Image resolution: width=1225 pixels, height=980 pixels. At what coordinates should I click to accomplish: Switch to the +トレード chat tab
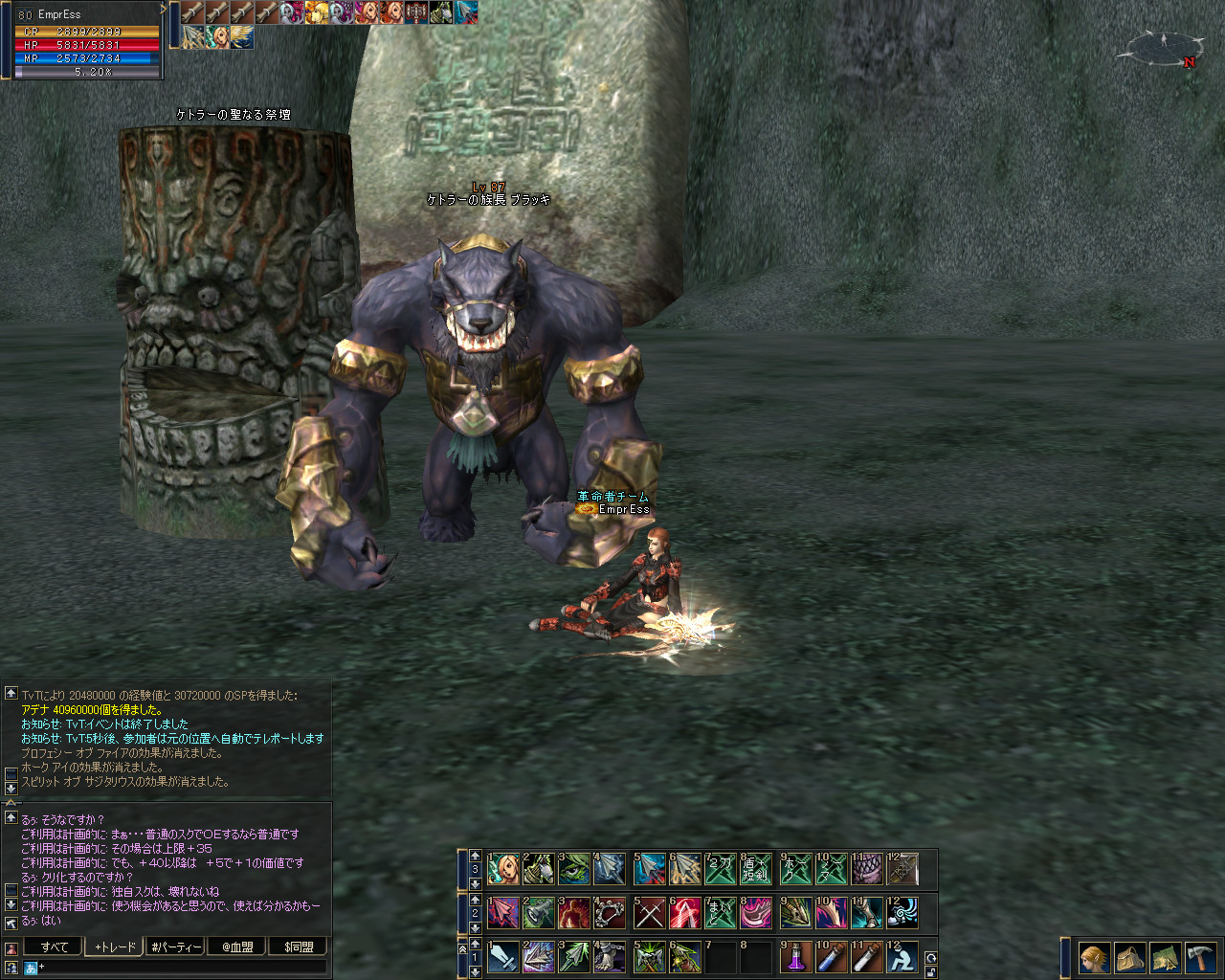pos(115,947)
